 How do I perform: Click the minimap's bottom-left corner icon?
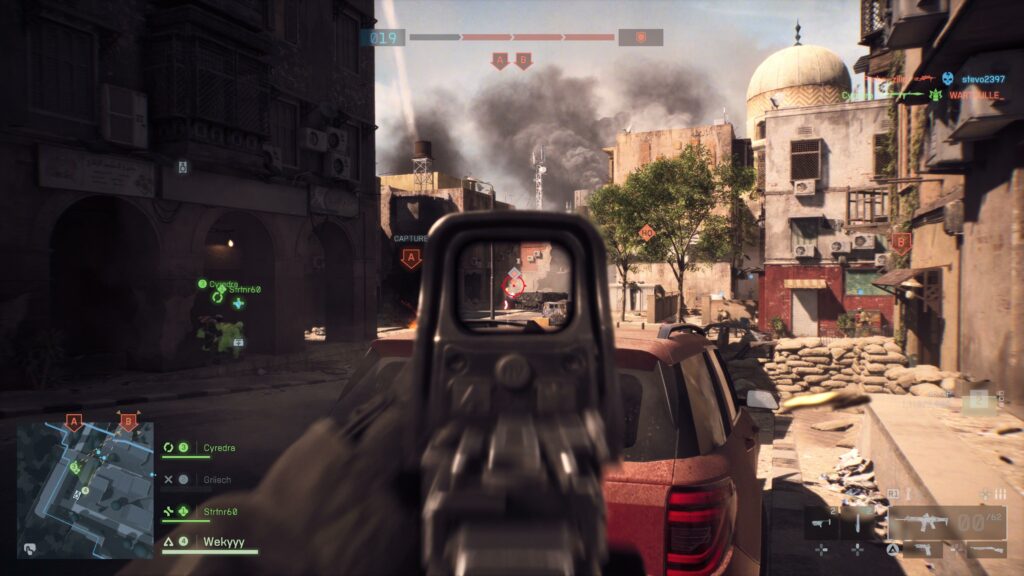30,548
